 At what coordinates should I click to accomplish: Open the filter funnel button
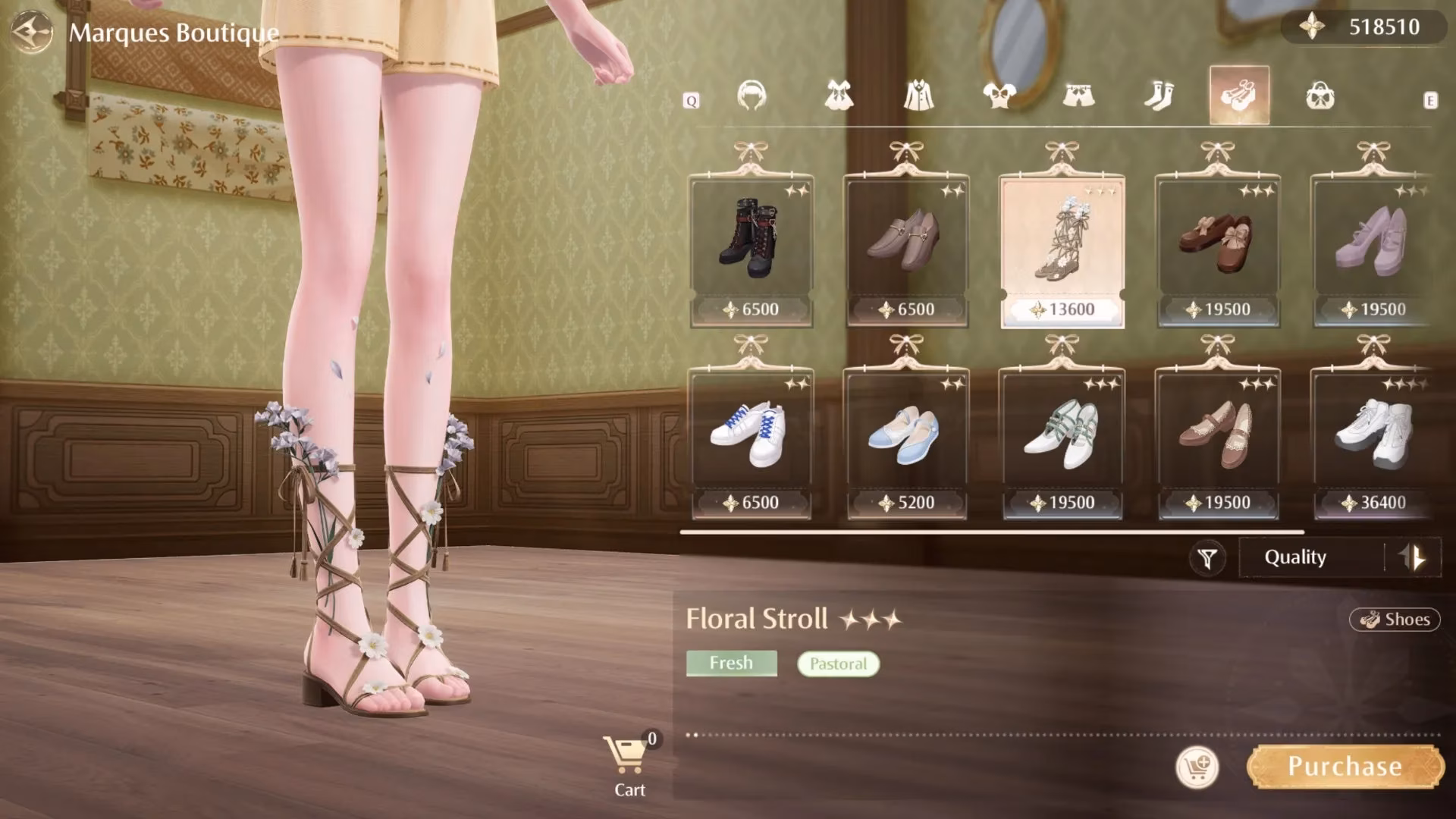[1207, 559]
